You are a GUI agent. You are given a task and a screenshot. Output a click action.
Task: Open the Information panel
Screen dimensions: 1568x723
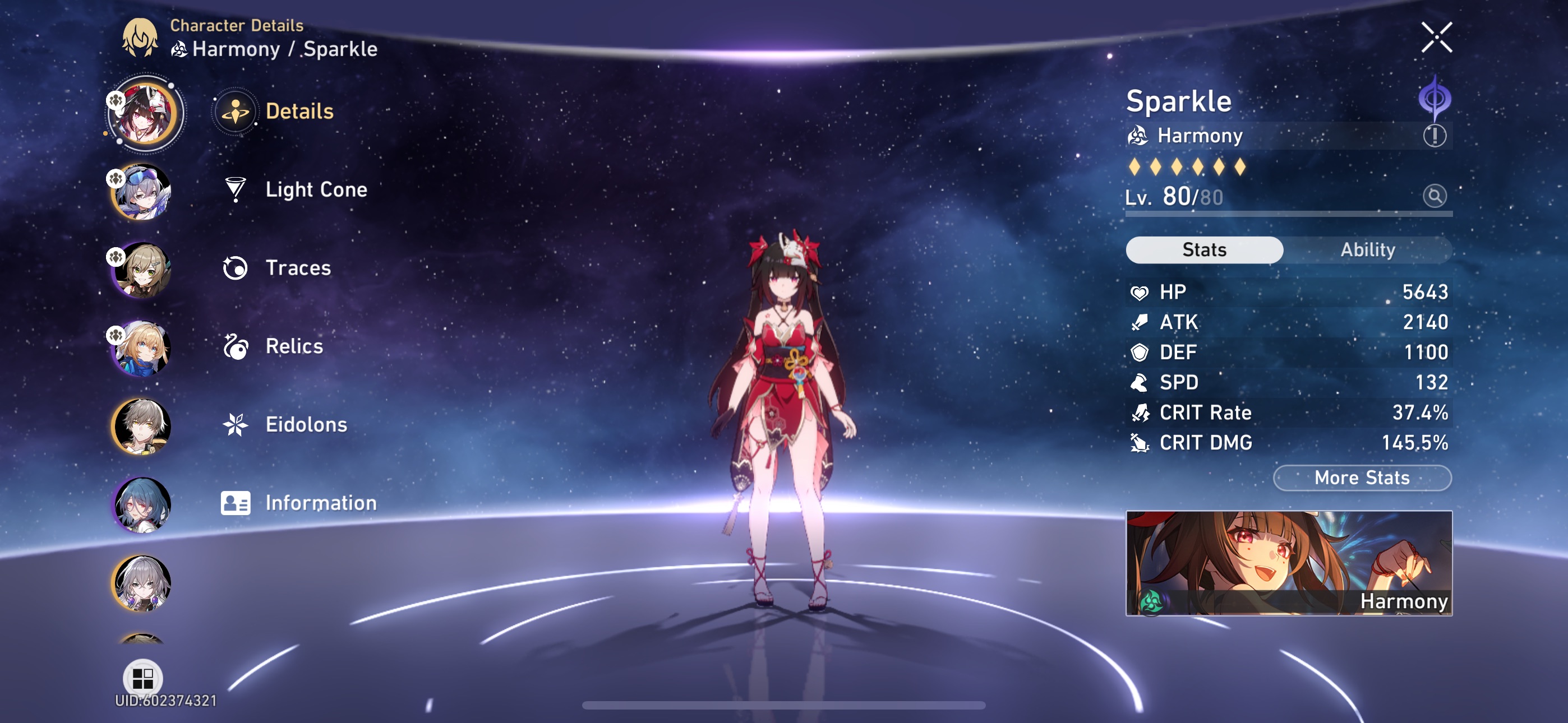(x=320, y=503)
